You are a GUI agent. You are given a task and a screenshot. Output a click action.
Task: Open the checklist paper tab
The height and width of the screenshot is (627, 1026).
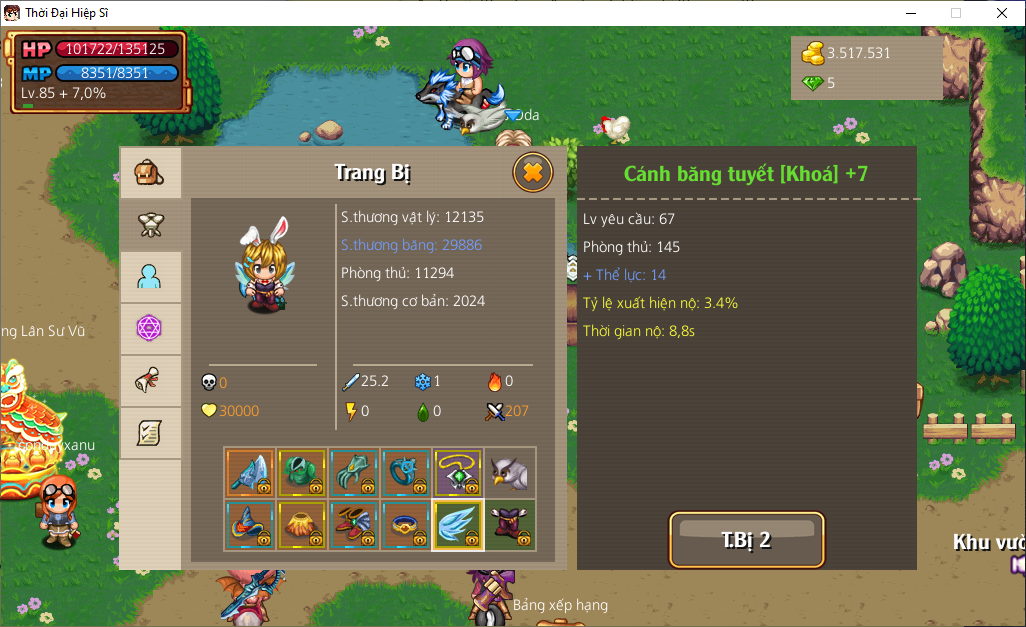tap(150, 433)
